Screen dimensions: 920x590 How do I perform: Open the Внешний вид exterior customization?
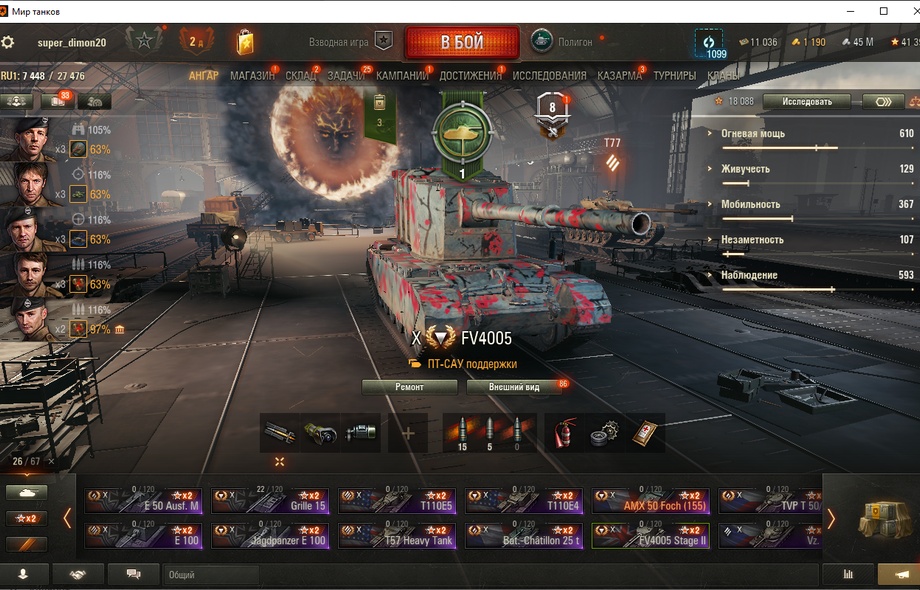coord(514,386)
